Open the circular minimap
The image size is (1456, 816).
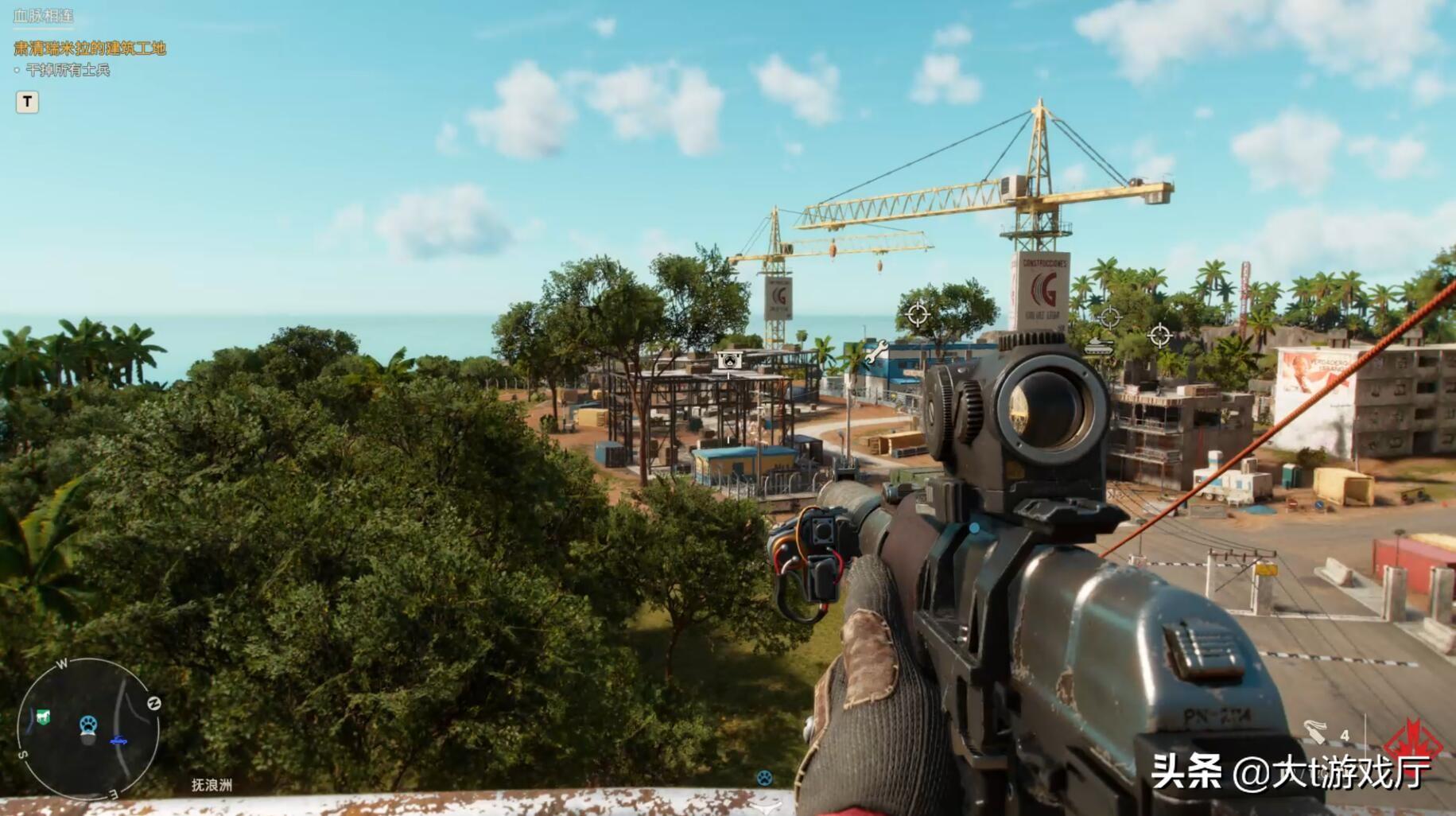(87, 727)
